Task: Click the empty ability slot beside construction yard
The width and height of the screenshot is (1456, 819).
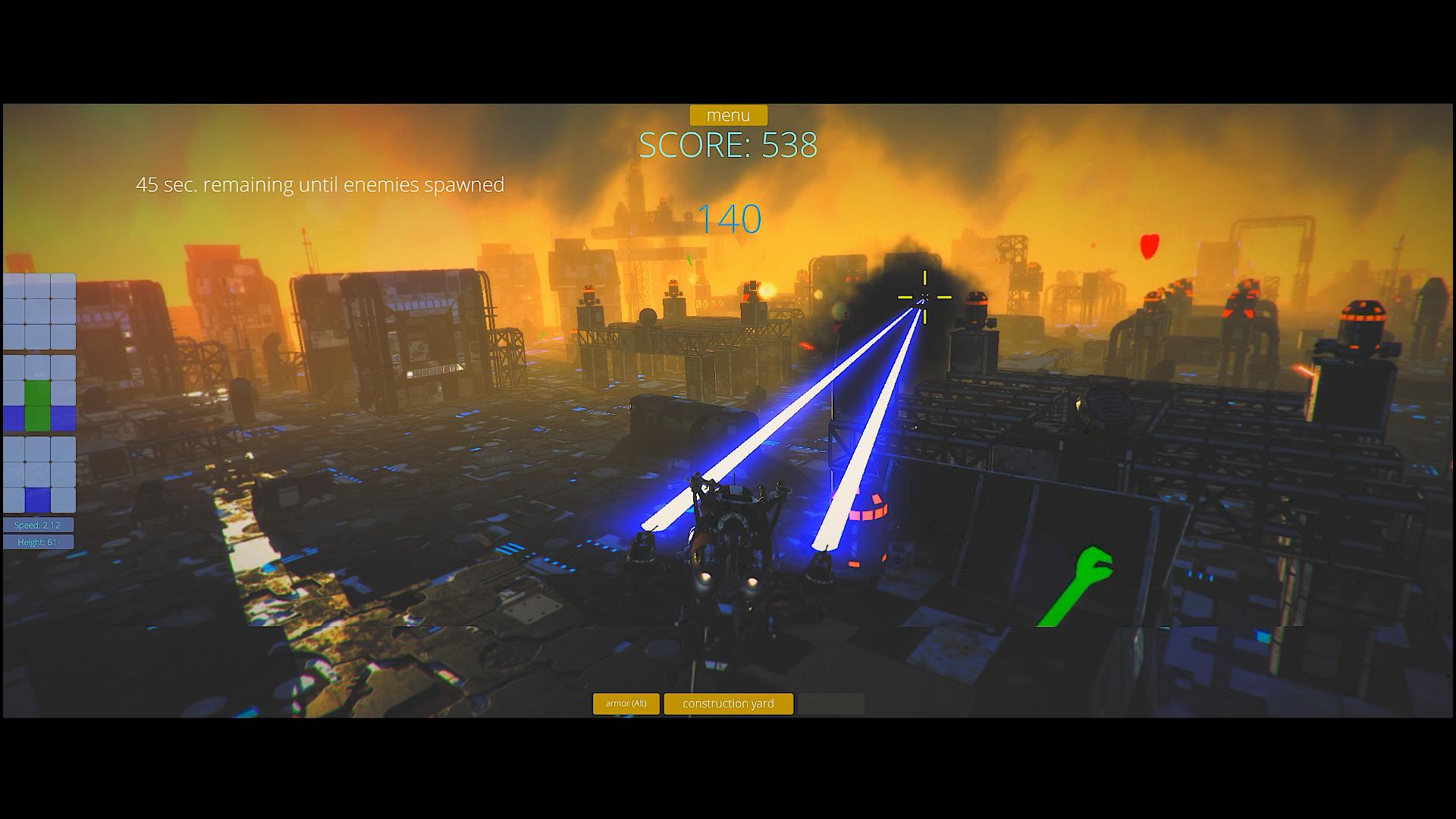Action: coord(830,703)
